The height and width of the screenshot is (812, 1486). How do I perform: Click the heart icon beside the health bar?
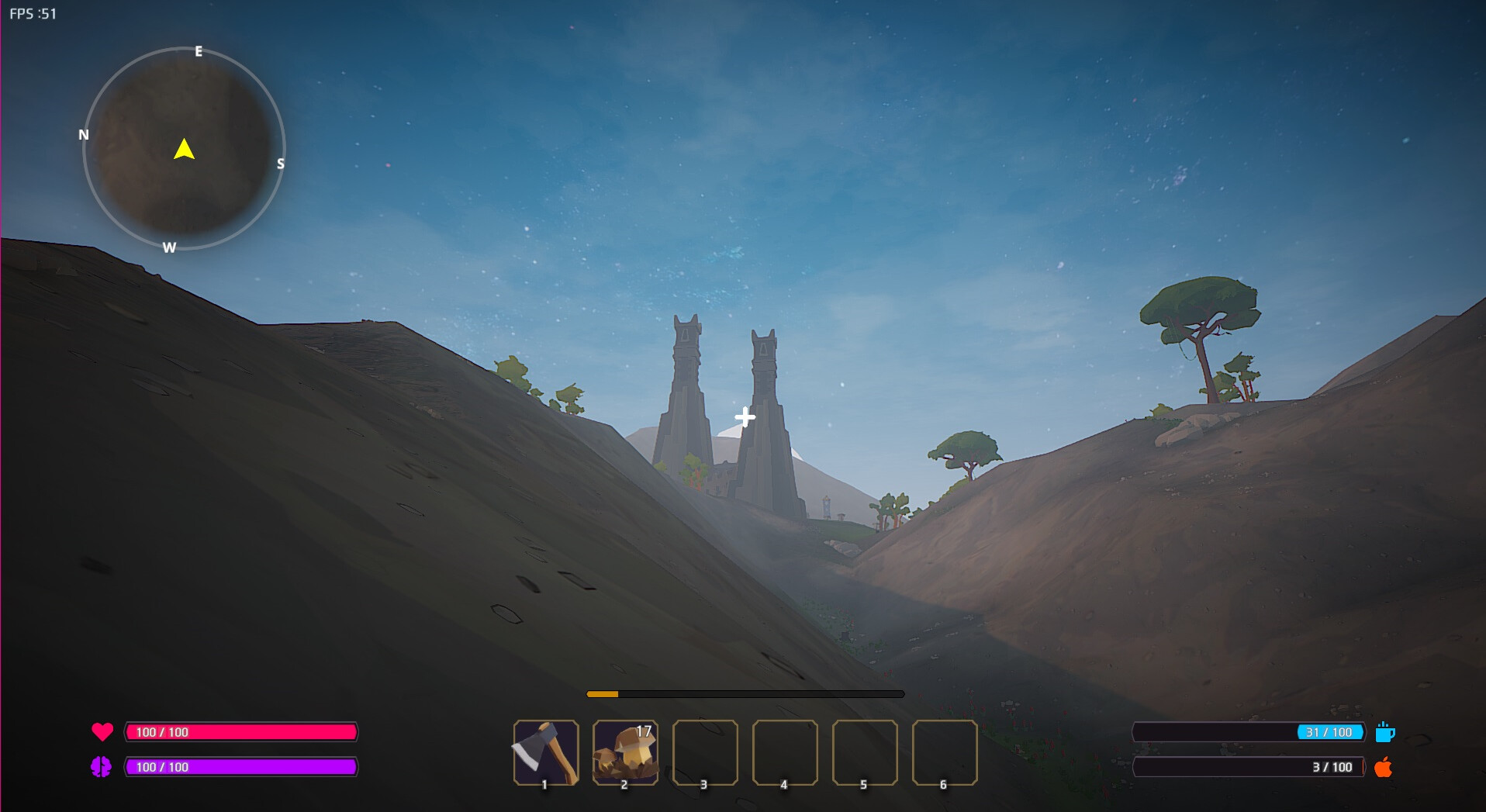click(103, 731)
